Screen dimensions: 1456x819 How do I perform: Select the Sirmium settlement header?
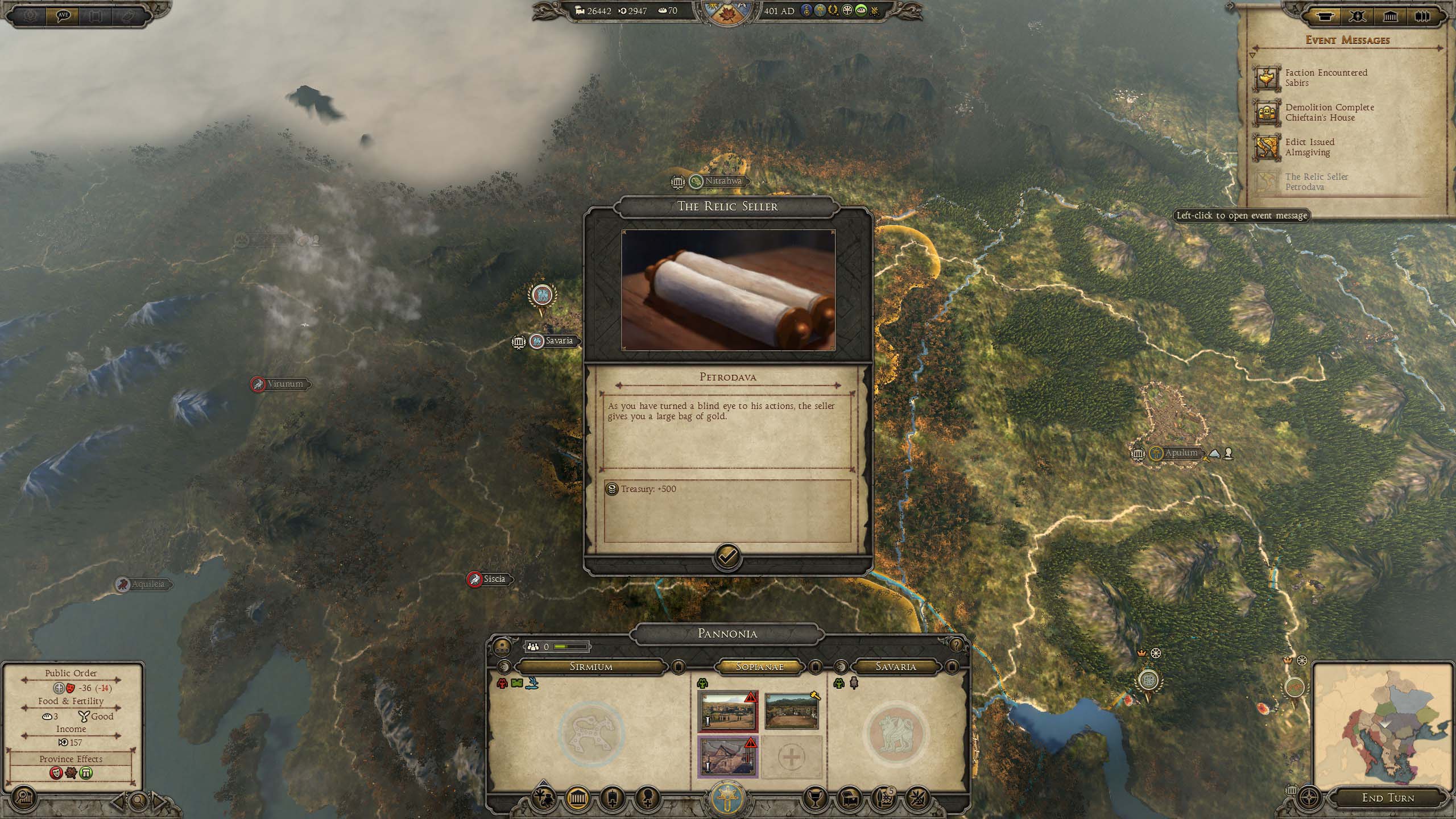click(591, 667)
